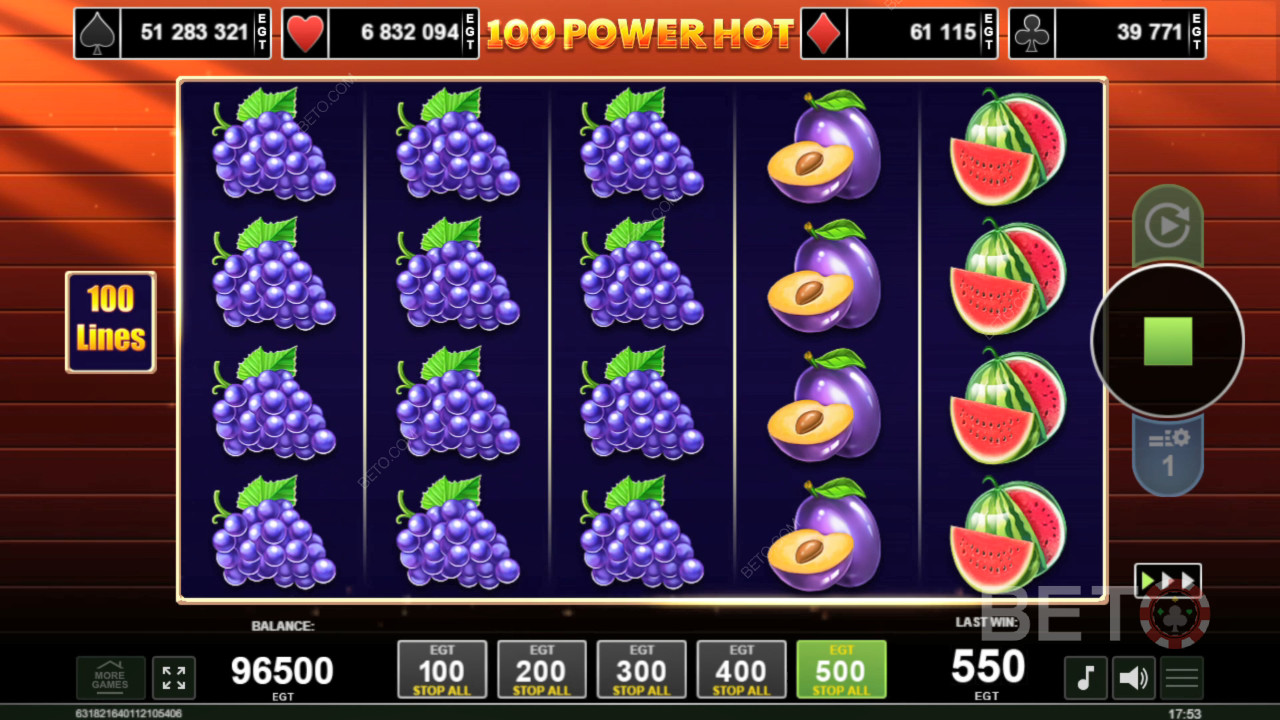View the heart jackpot panel

380,33
